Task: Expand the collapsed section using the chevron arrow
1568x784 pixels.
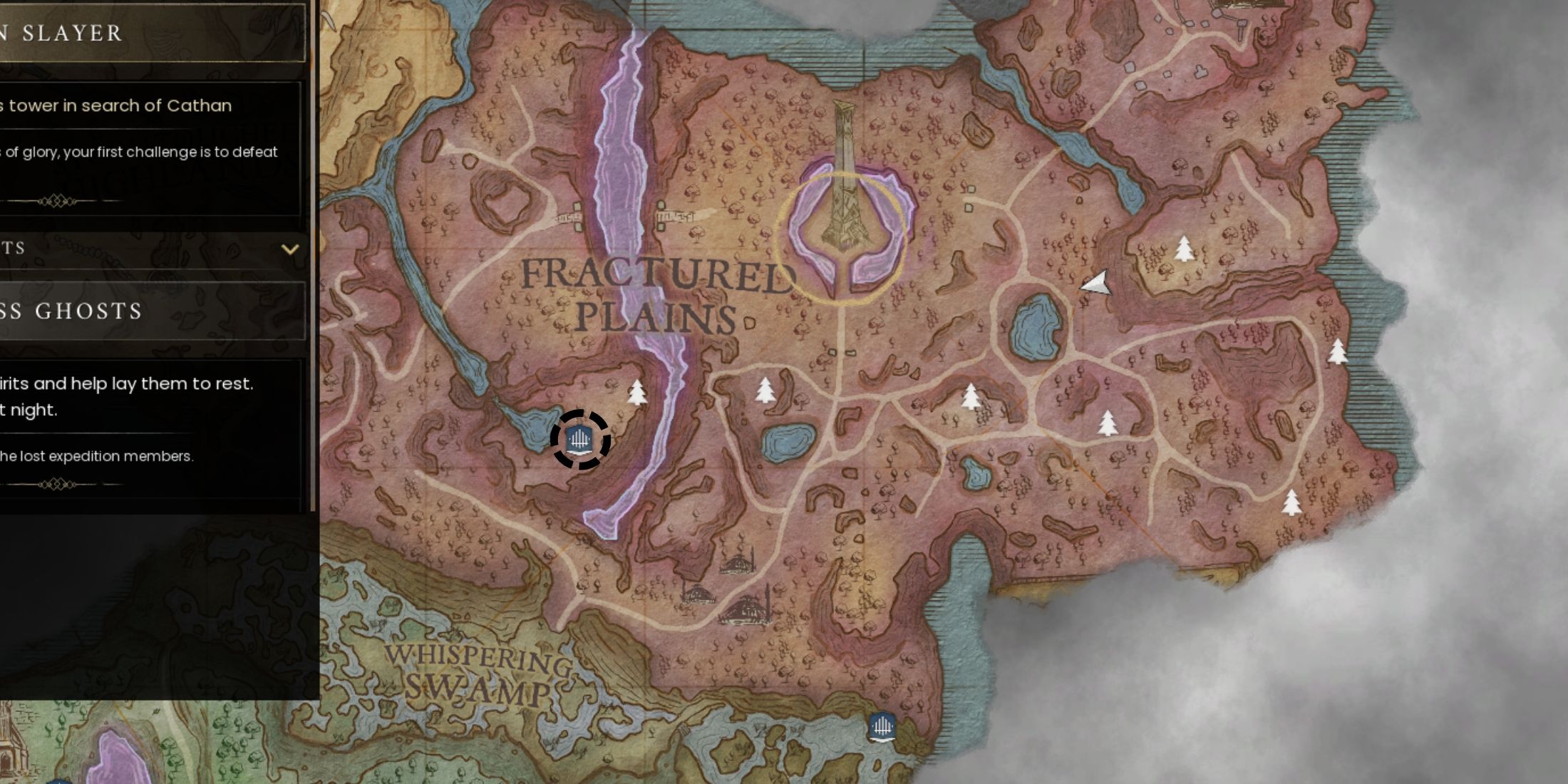Action: [x=290, y=249]
